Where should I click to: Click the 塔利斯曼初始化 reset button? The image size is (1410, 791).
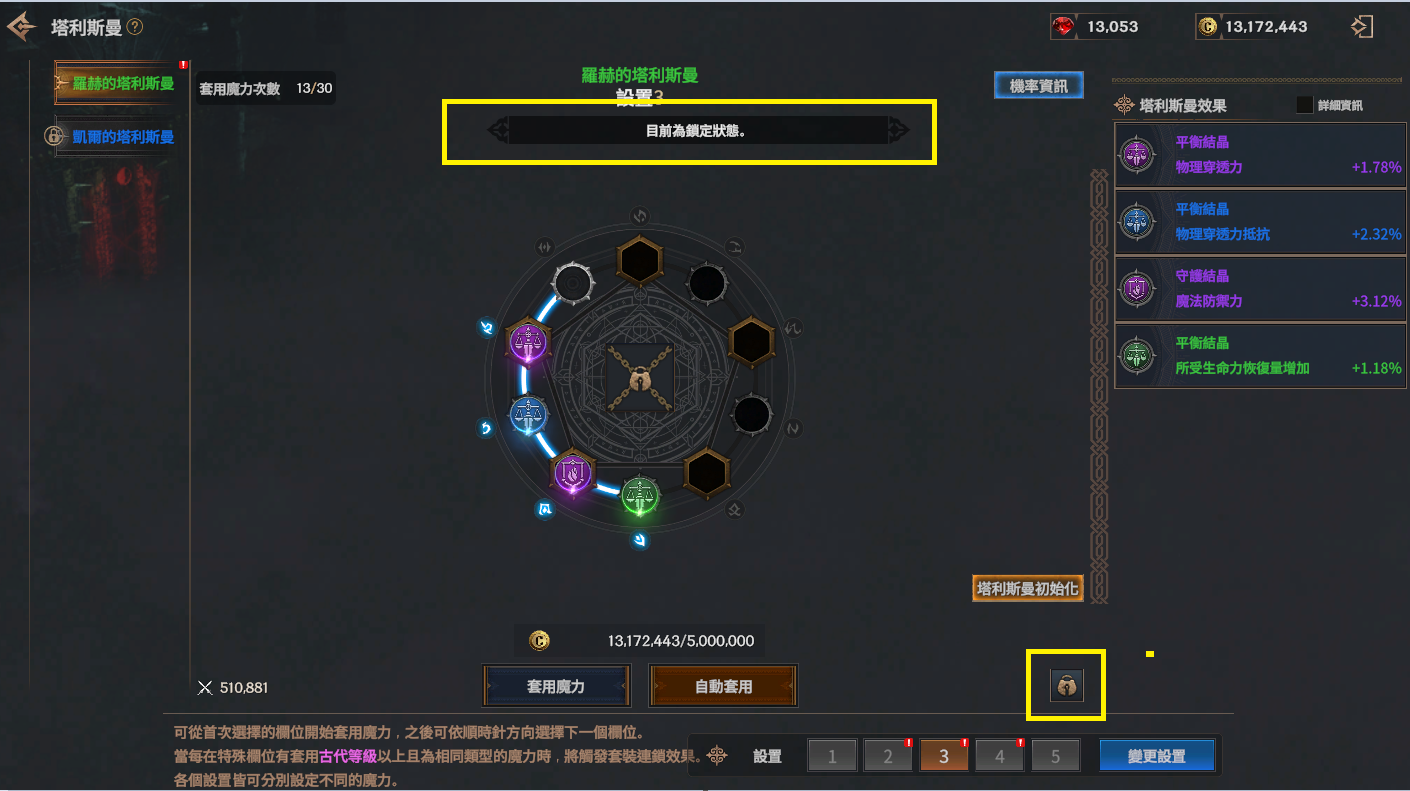1027,588
